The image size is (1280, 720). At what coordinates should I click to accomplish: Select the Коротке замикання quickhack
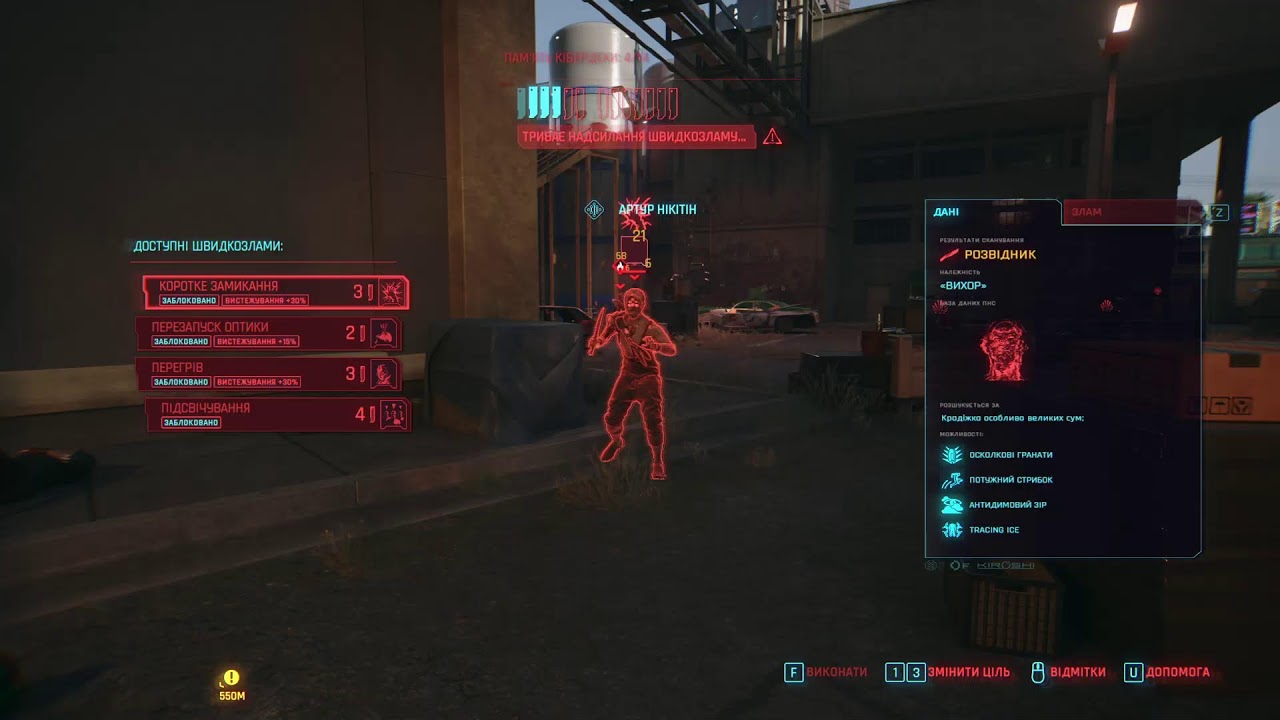(x=275, y=292)
